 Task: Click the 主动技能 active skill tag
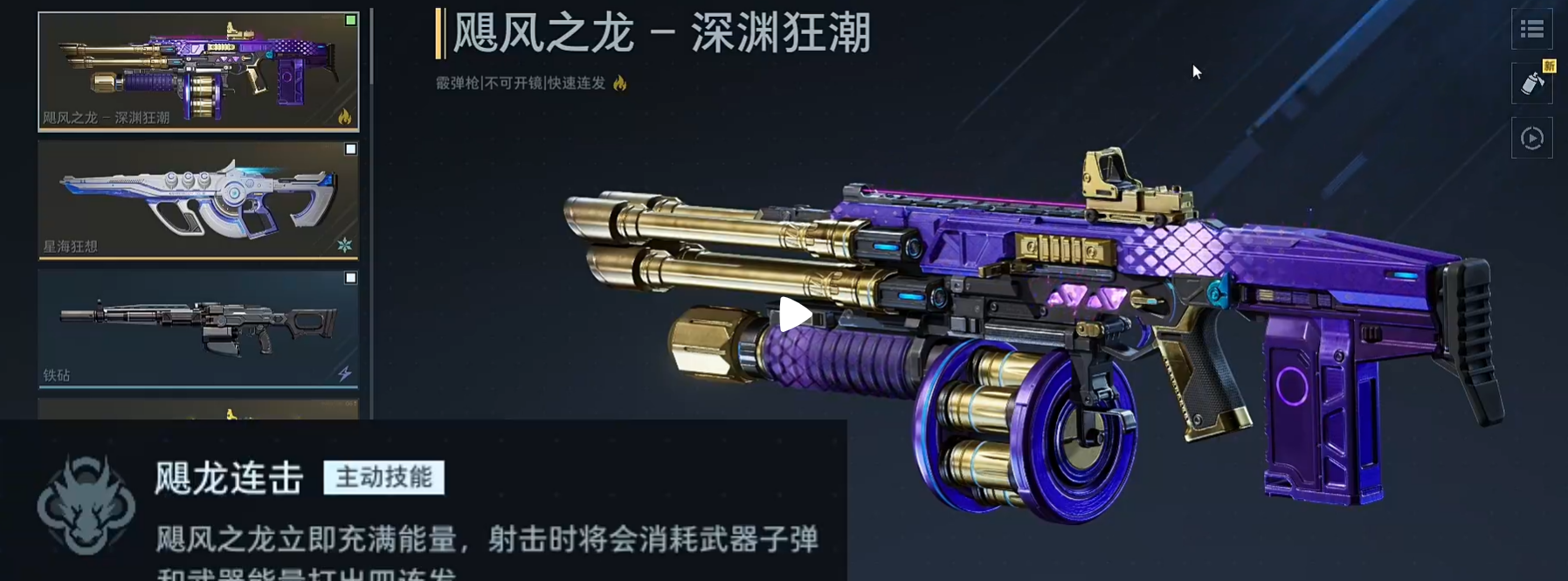383,478
